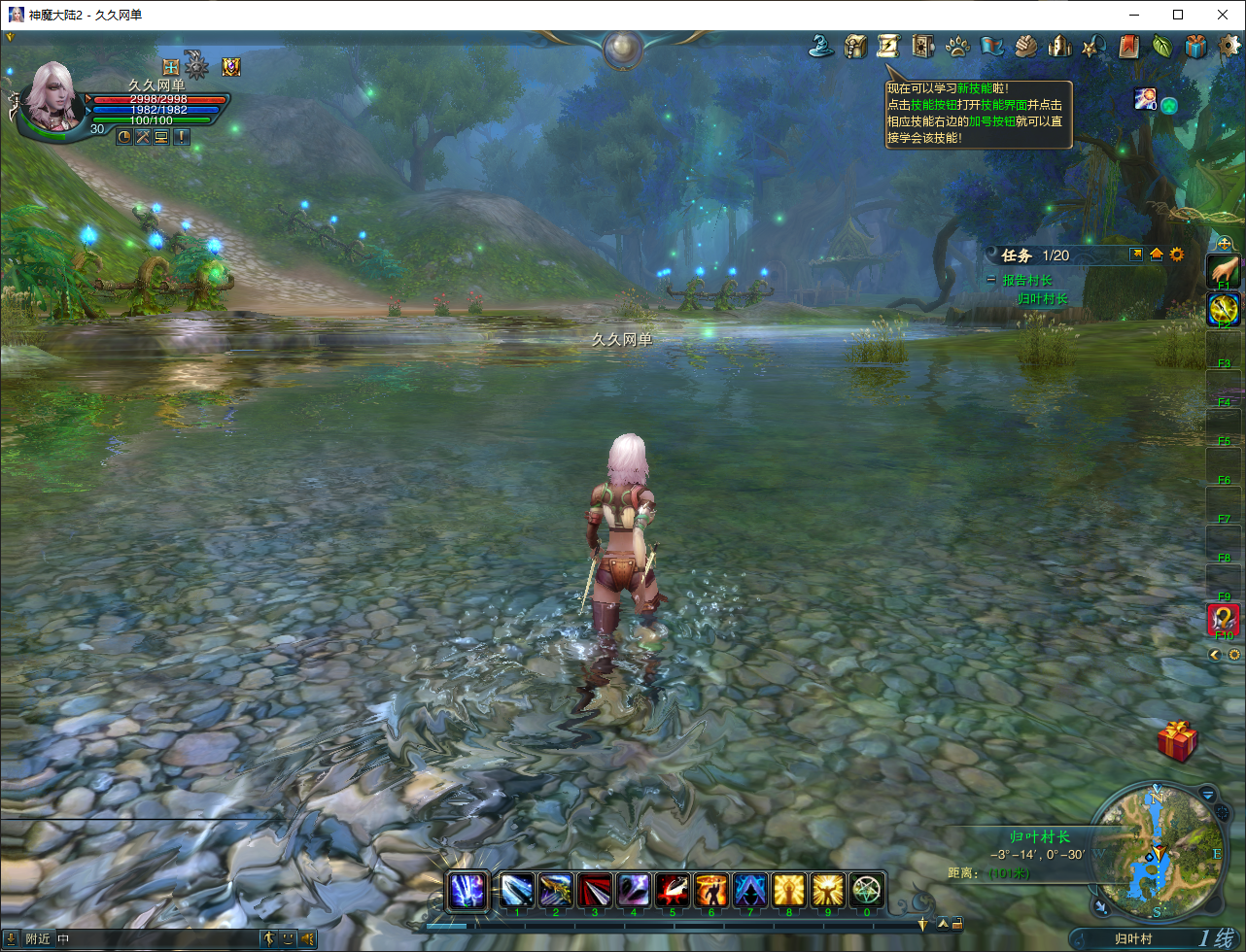The image size is (1246, 952).
Task: Activate the blue hooded figure skill in slot 7
Action: pos(750,890)
